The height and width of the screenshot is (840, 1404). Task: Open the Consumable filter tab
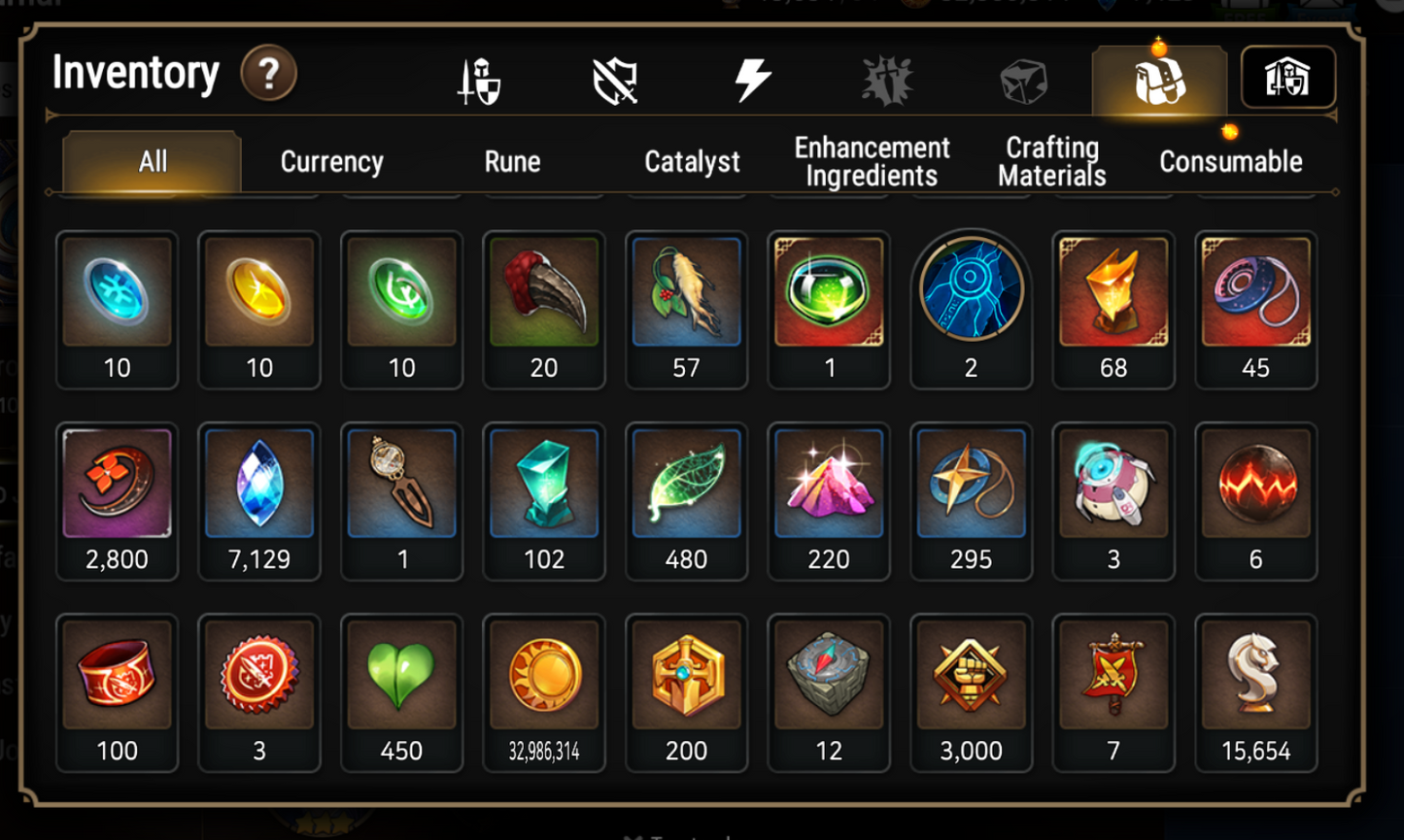point(1230,161)
